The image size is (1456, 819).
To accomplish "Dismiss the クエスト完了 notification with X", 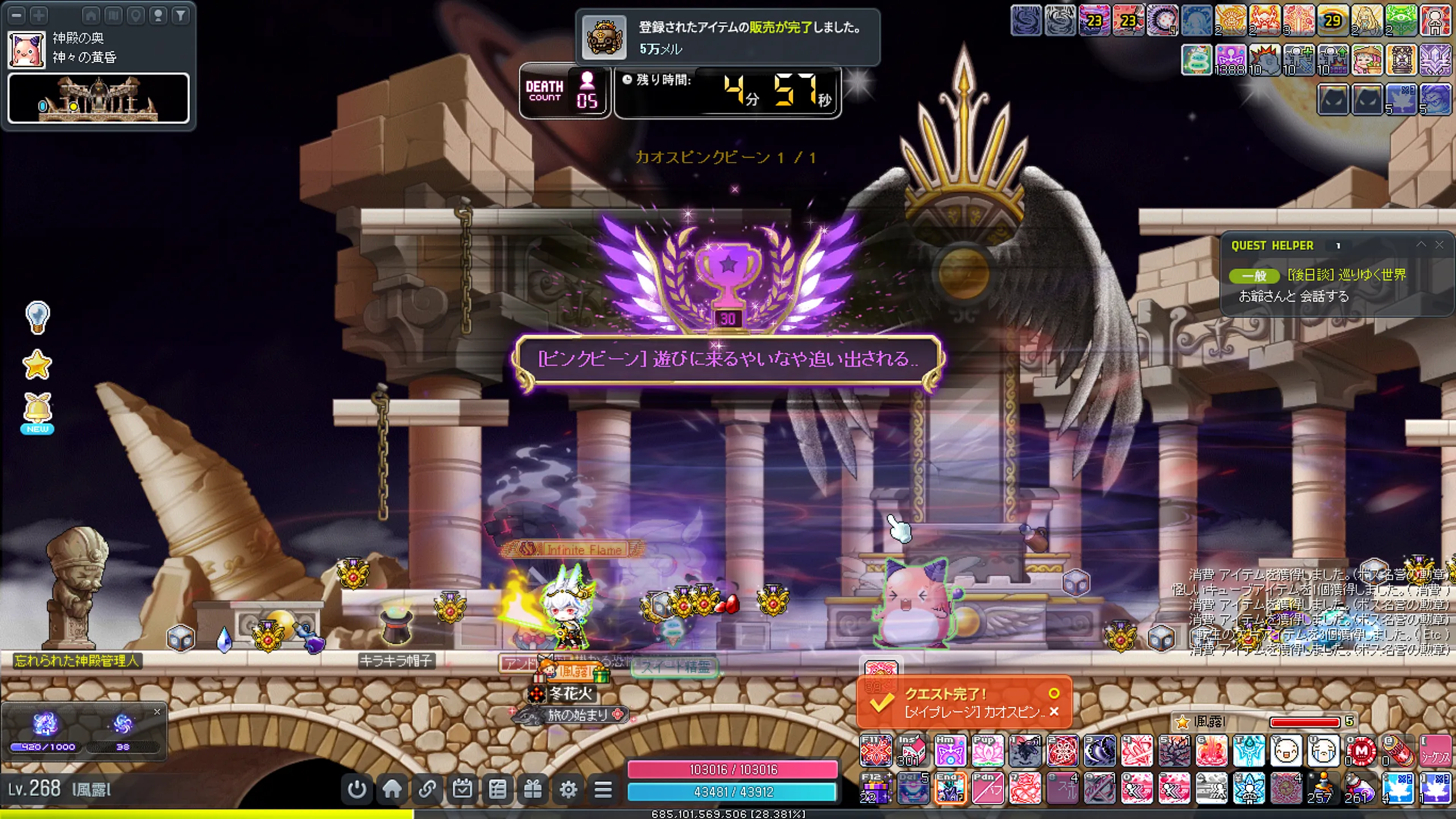I will coord(1054,712).
